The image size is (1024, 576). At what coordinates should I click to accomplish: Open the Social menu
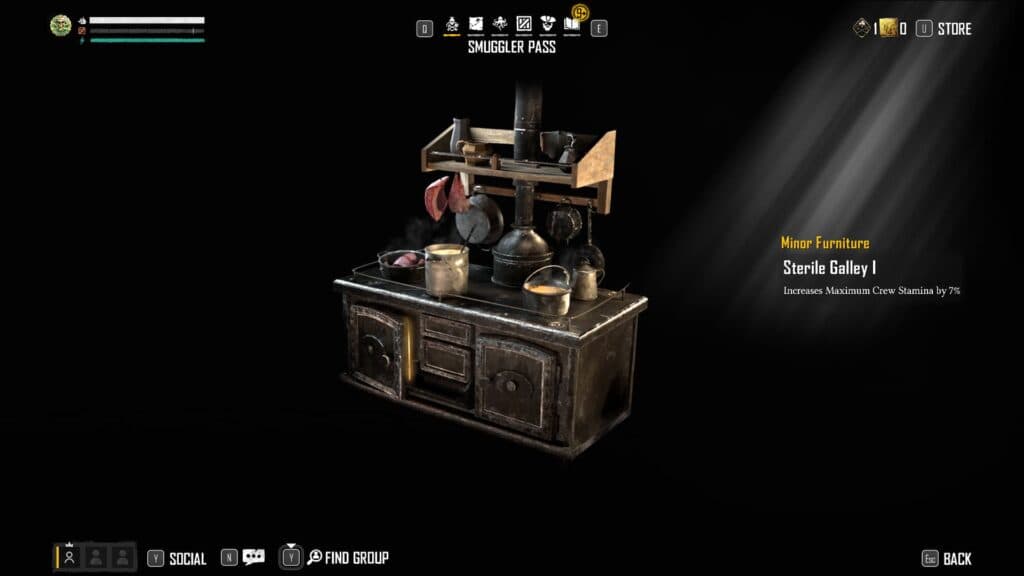point(187,558)
